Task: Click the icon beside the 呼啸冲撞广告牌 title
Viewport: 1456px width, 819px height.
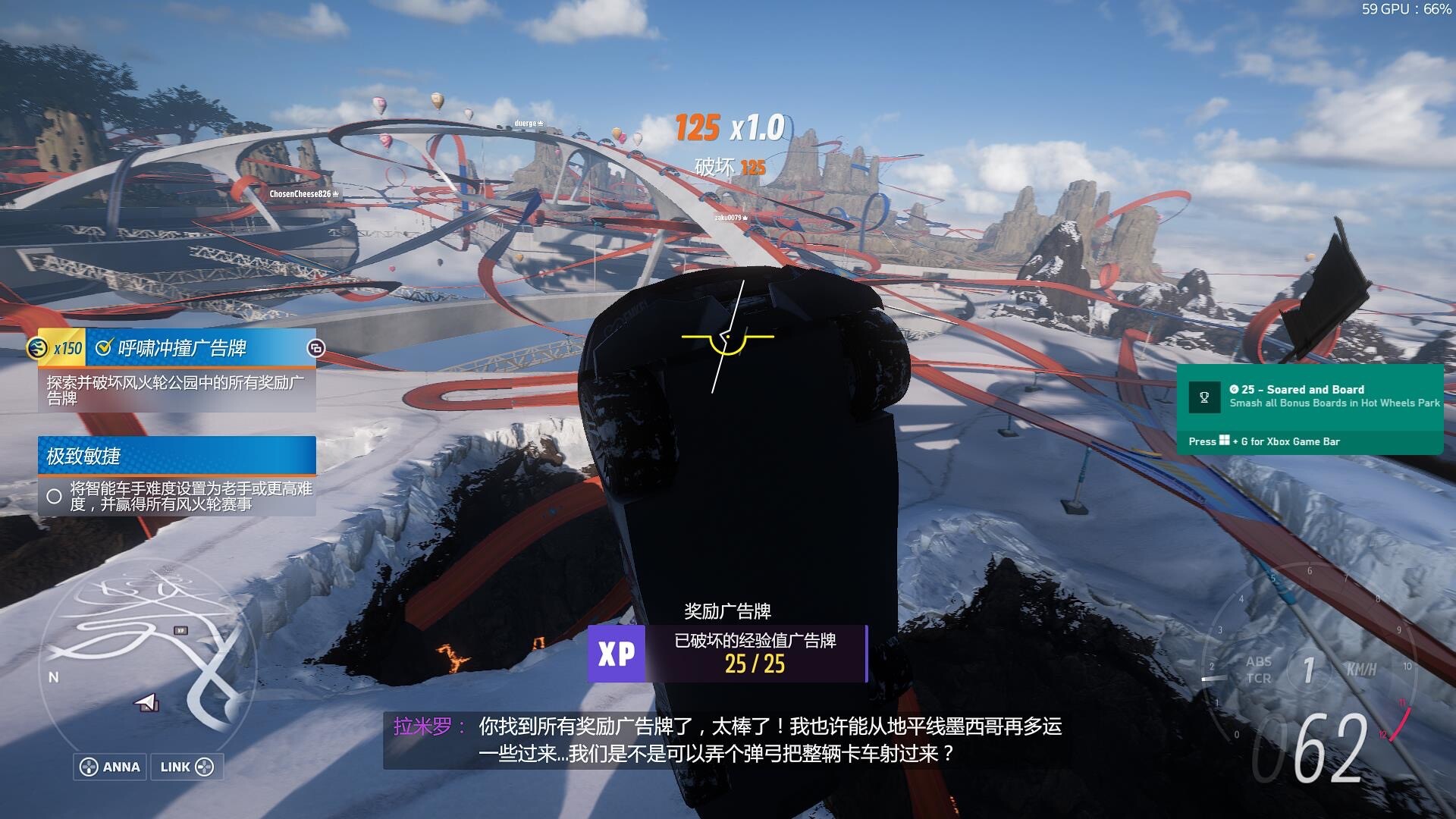Action: point(315,348)
